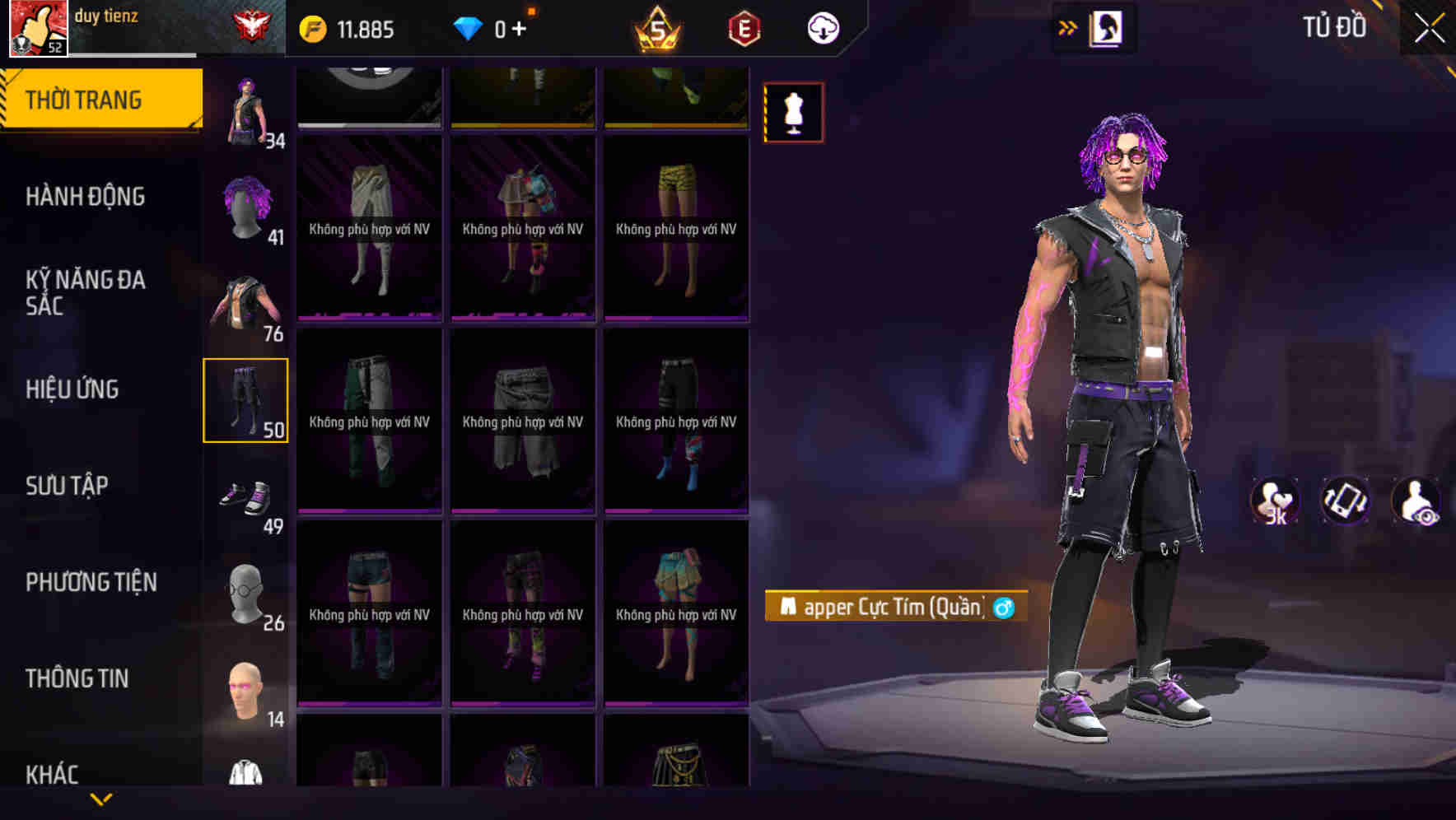Viewport: 1456px width, 820px height.
Task: Select the vest category showing 76 items
Action: [x=244, y=301]
